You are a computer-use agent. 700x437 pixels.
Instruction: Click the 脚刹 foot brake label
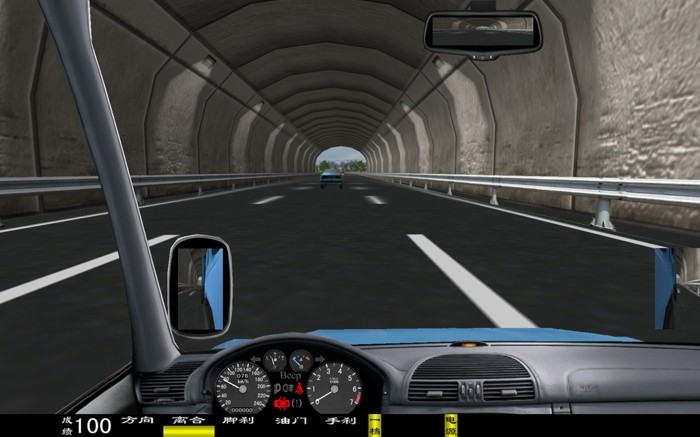pyautogui.click(x=238, y=421)
